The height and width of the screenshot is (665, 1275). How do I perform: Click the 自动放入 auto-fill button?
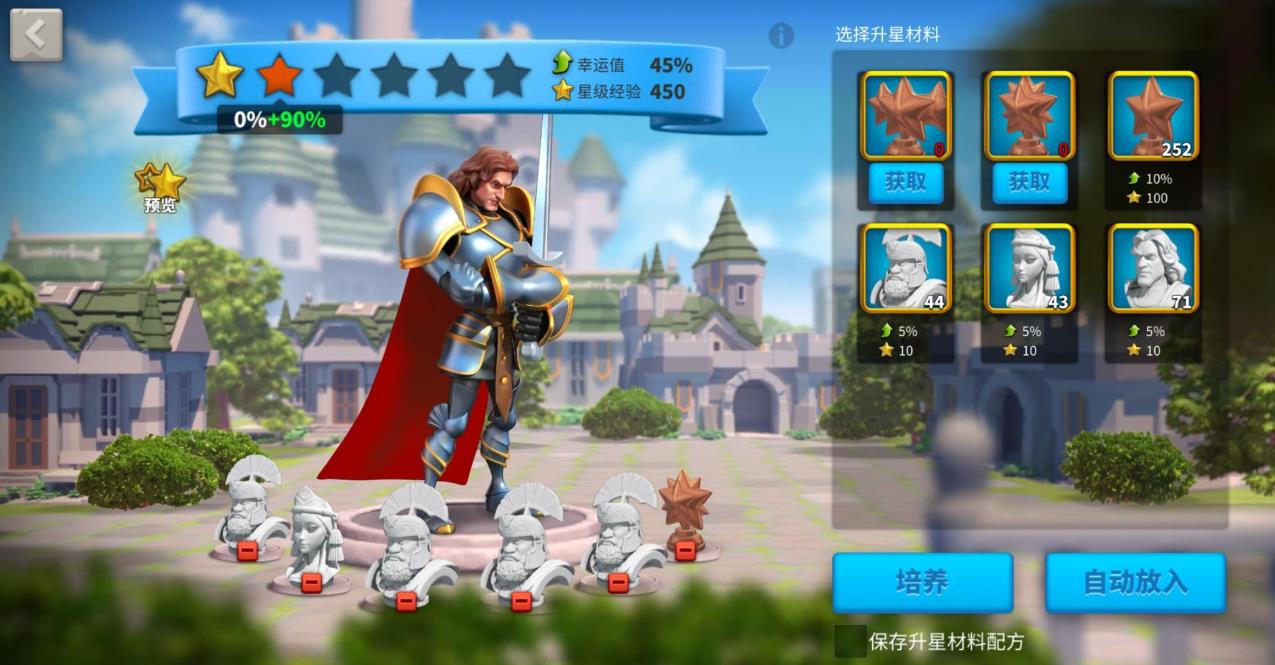[x=1135, y=583]
